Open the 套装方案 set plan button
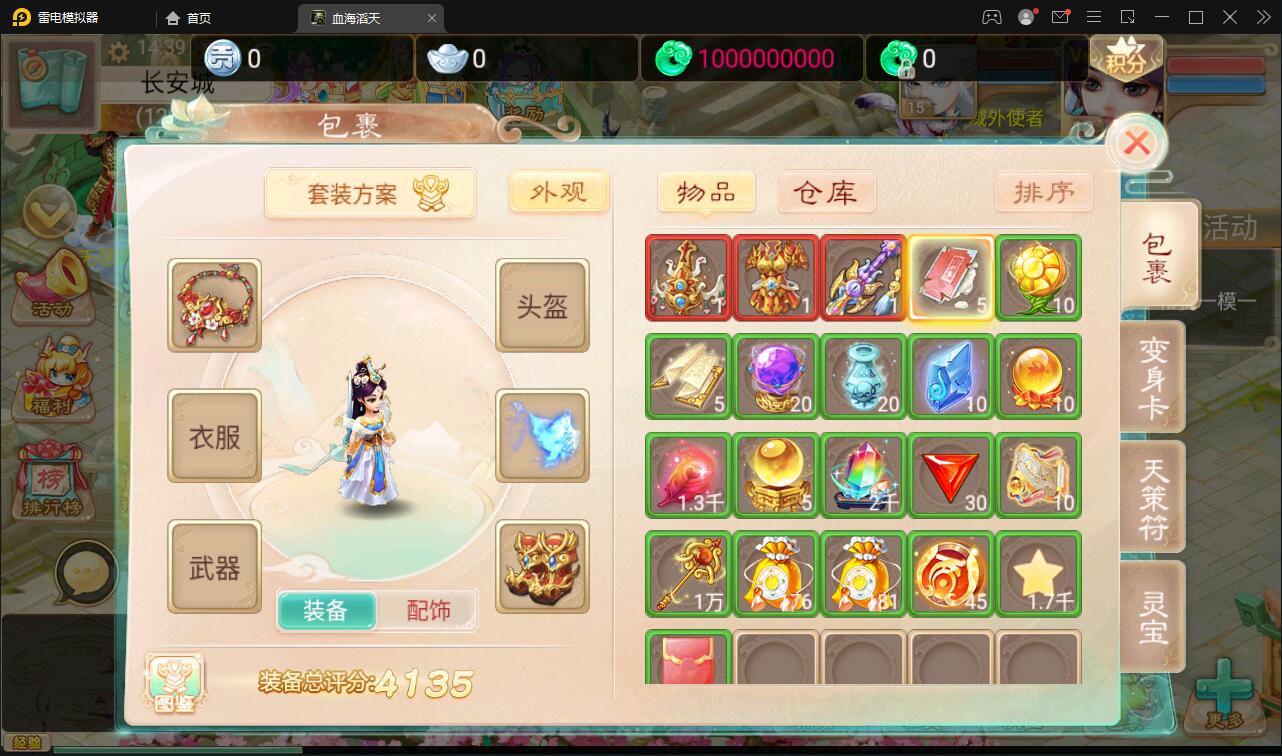Image resolution: width=1282 pixels, height=756 pixels. click(x=370, y=192)
